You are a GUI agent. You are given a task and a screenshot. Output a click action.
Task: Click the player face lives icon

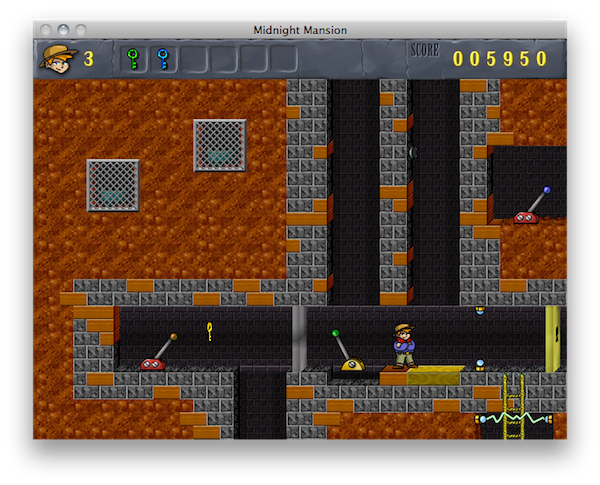[57, 59]
